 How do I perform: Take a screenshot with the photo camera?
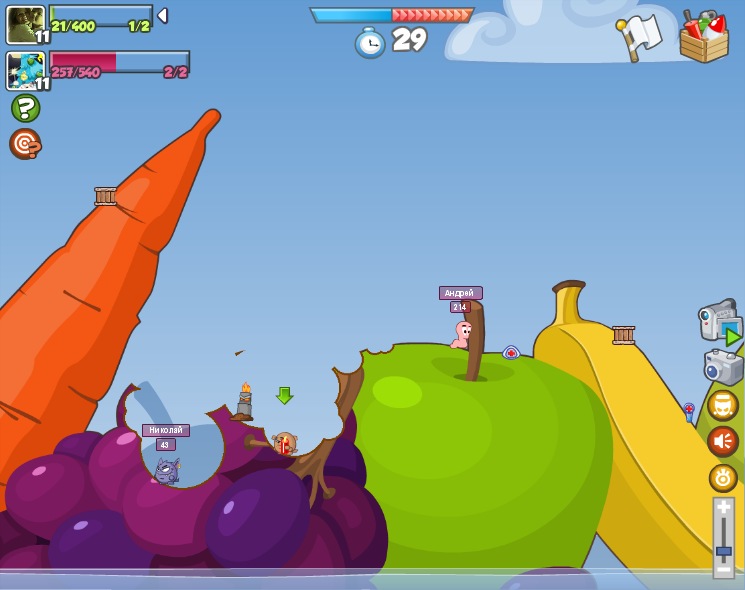tap(723, 366)
